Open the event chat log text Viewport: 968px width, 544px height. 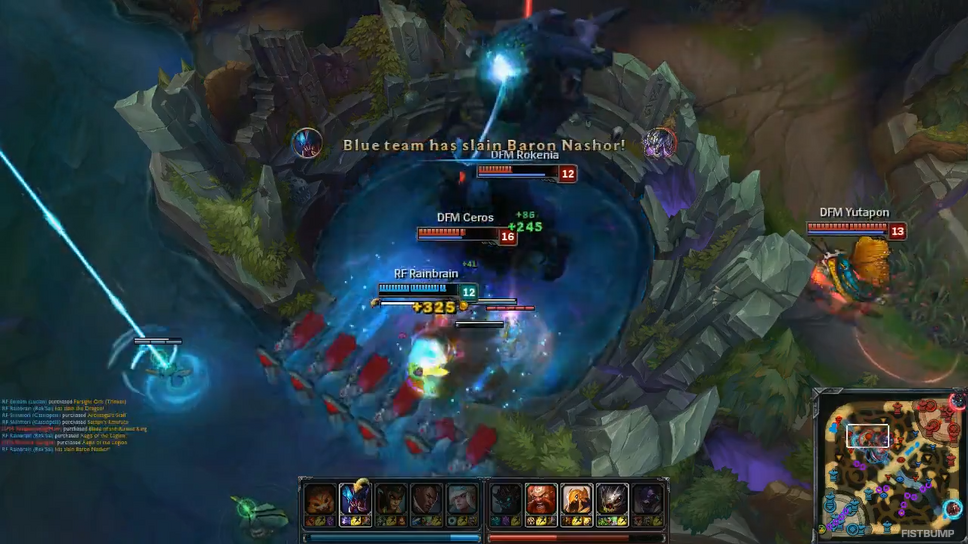[x=62, y=422]
